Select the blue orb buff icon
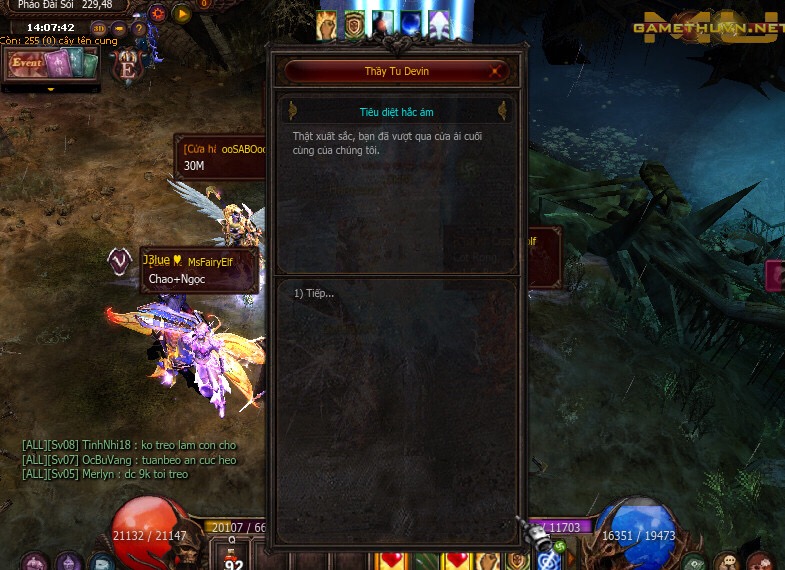The width and height of the screenshot is (785, 570). 411,24
